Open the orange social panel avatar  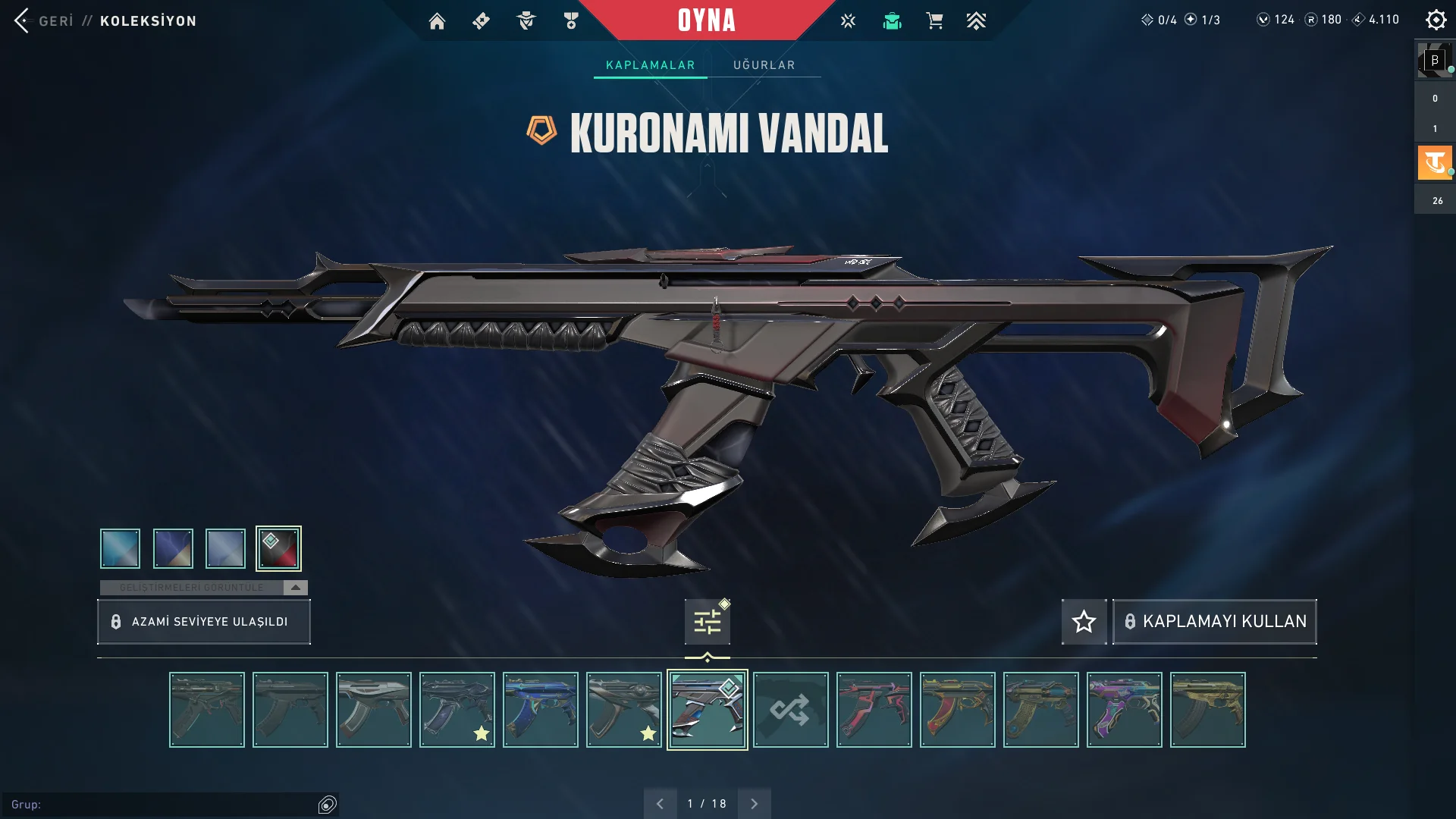1434,163
